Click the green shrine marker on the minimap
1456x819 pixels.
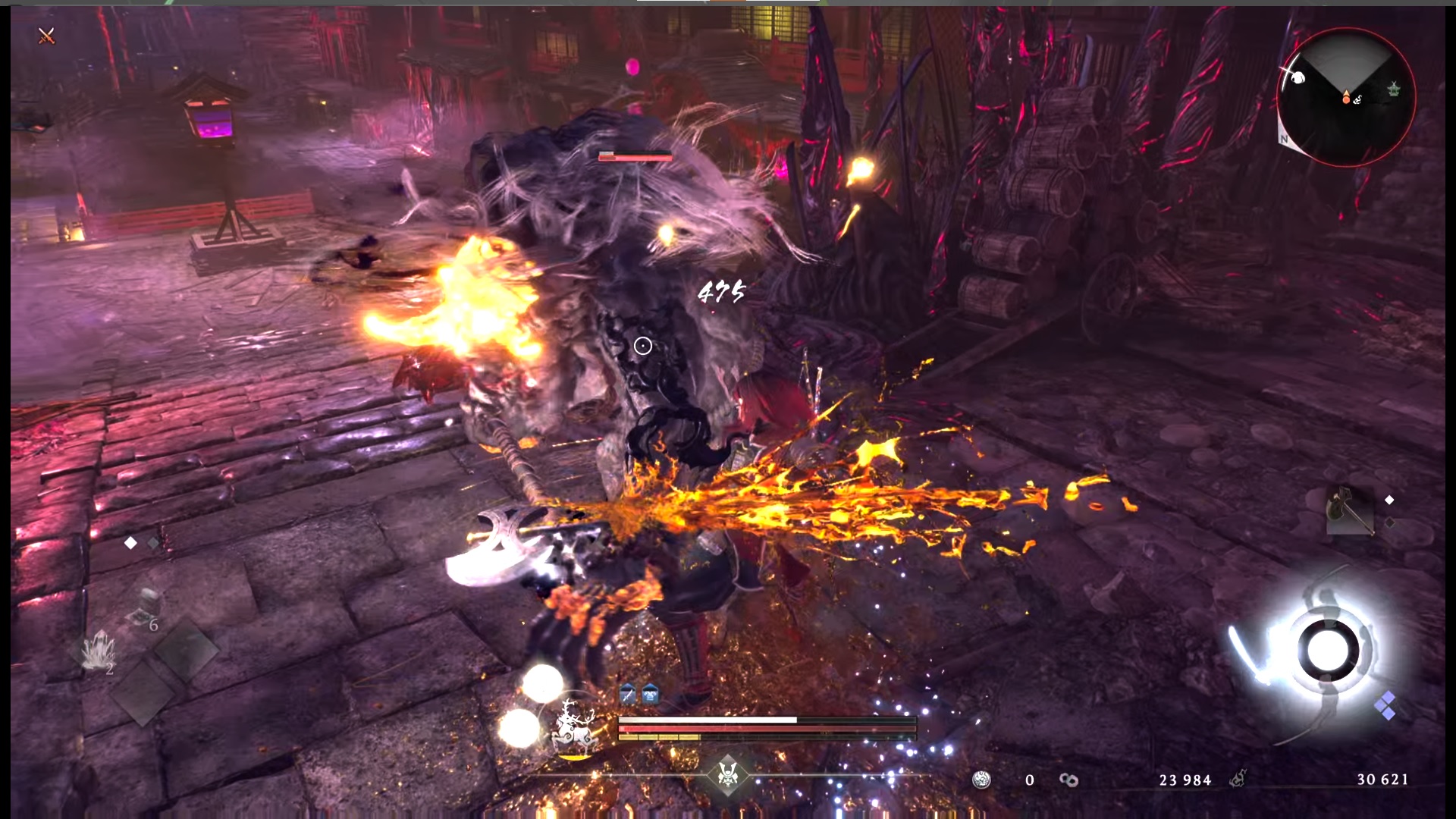(x=1394, y=89)
